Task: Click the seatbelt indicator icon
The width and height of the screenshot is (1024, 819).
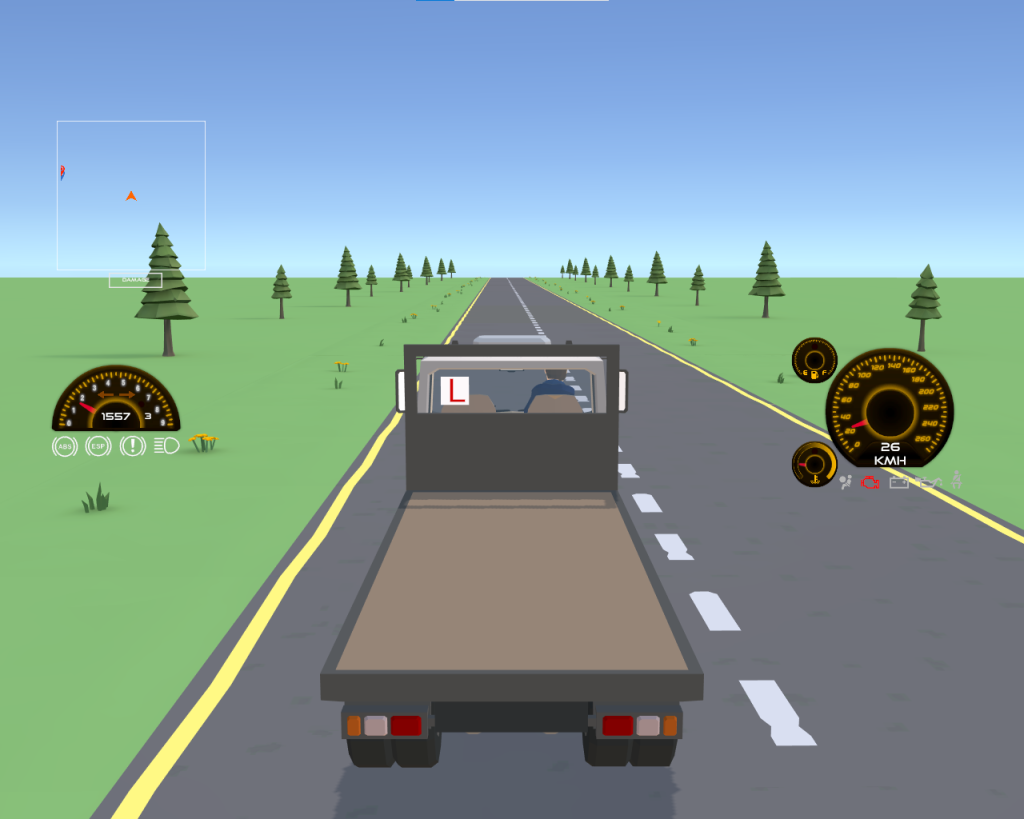Action: pyautogui.click(x=957, y=481)
